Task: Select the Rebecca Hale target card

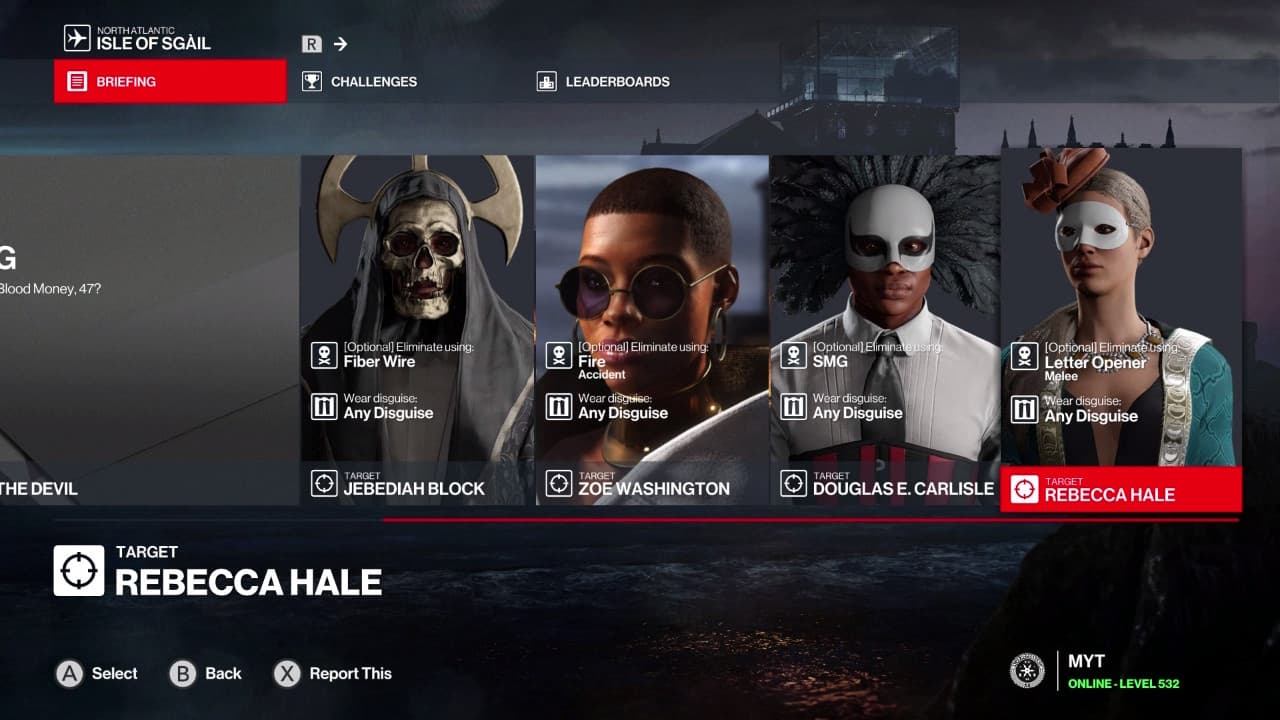Action: point(1121,330)
